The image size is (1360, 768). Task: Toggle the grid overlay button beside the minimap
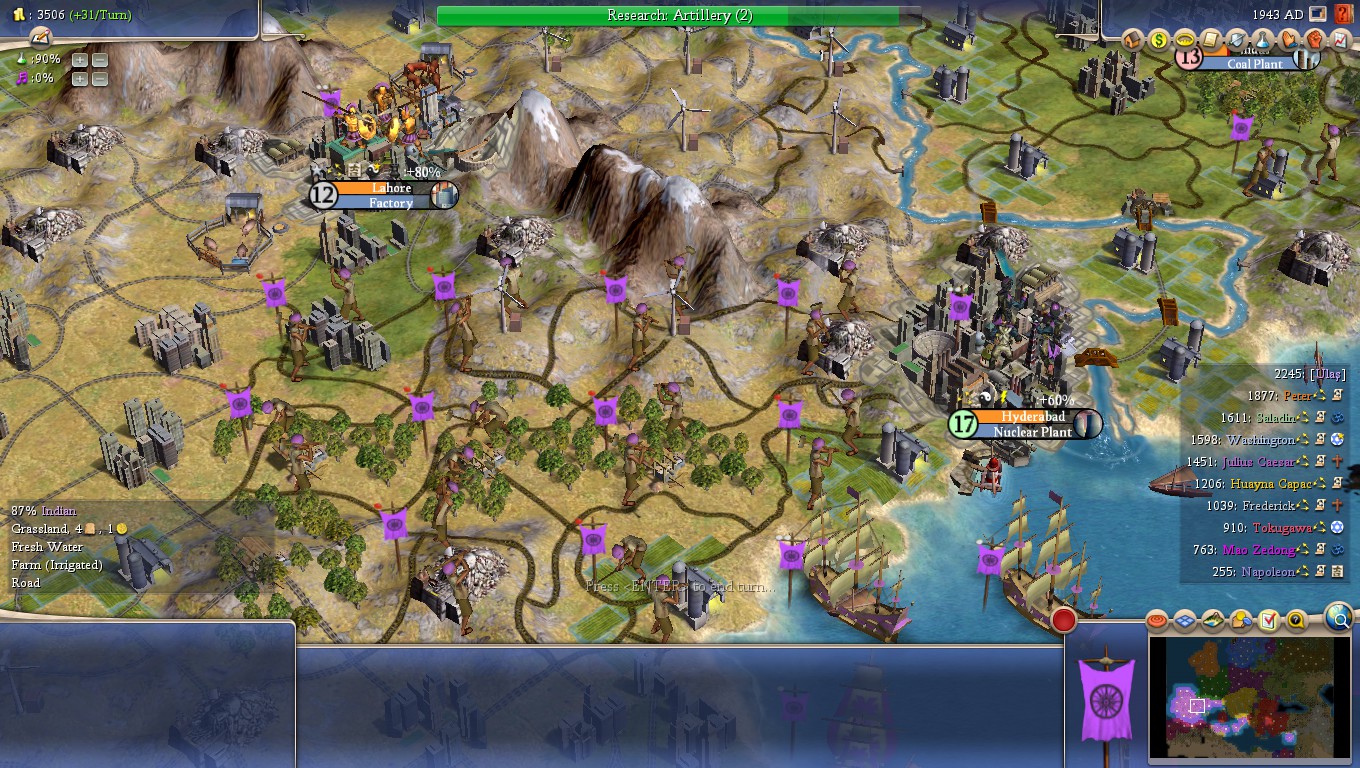1183,620
